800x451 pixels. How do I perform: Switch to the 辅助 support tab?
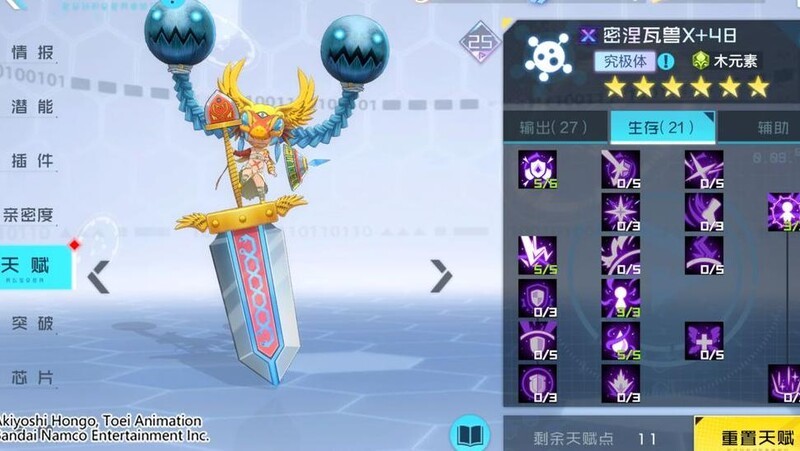pos(770,127)
